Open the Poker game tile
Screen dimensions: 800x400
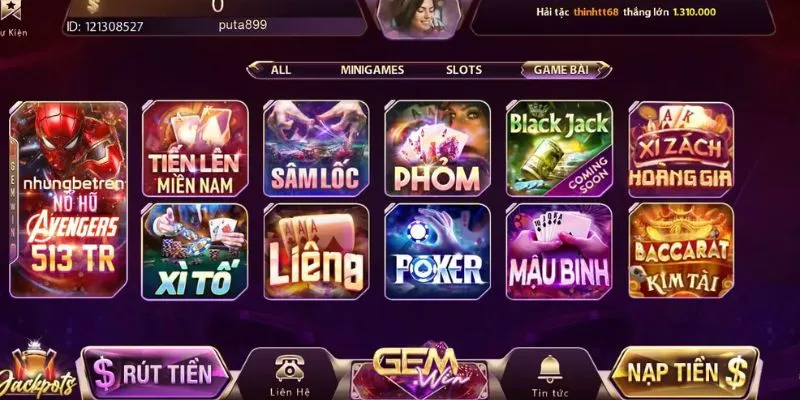coord(437,251)
